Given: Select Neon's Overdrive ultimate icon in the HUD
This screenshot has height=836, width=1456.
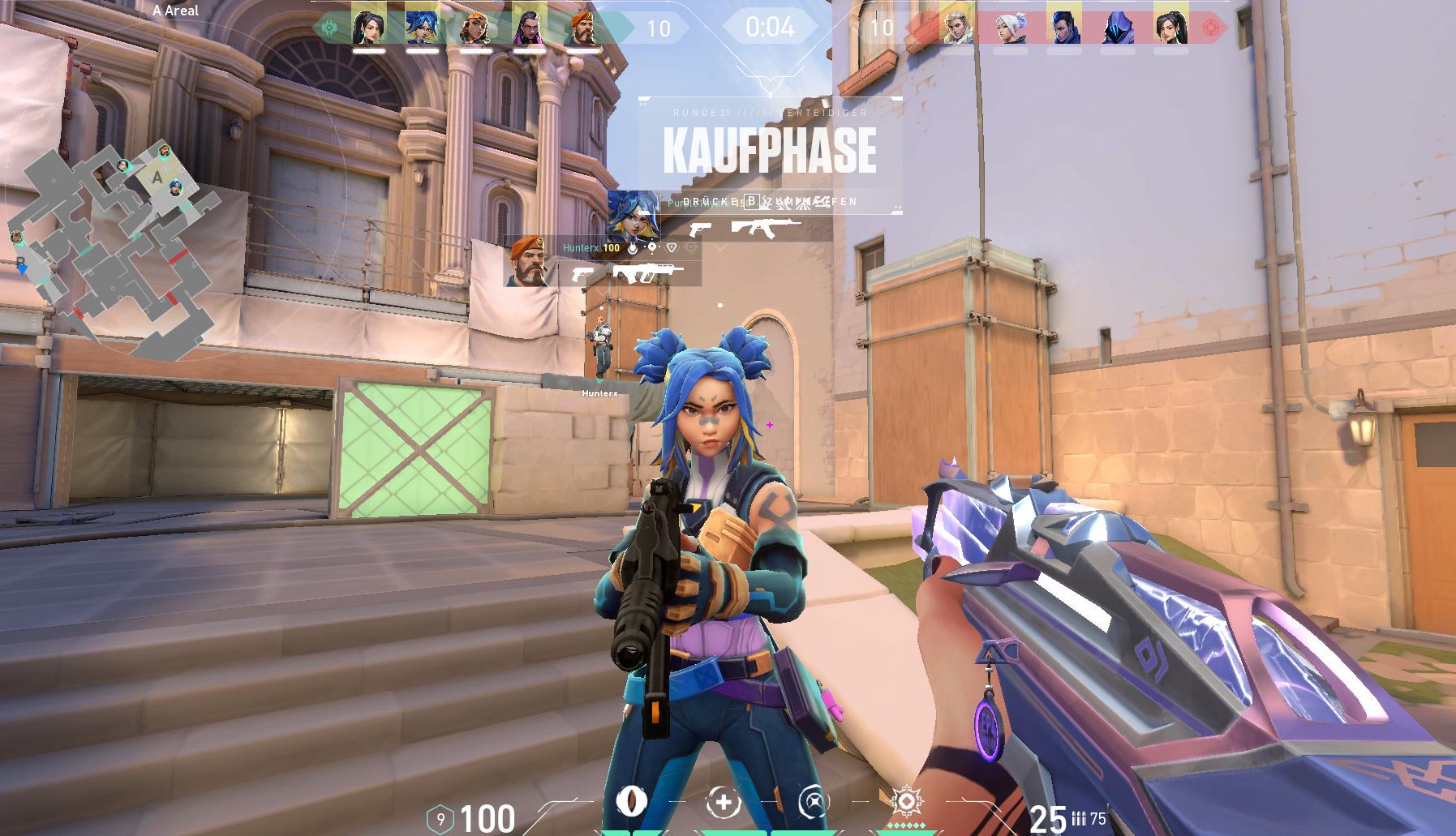Looking at the screenshot, I should tap(908, 801).
